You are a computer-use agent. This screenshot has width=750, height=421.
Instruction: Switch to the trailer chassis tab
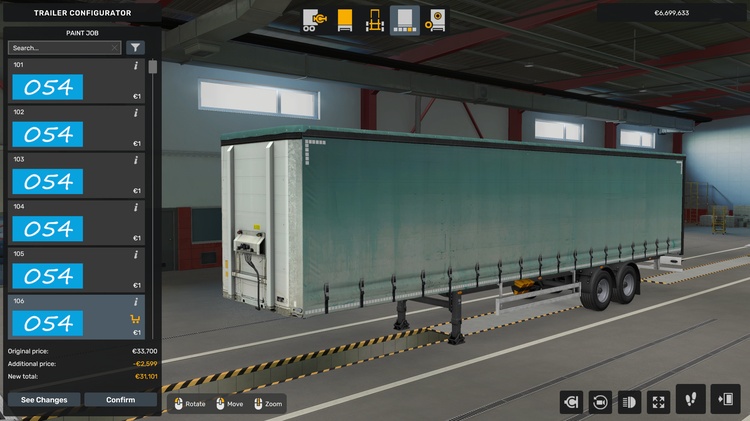(375, 20)
